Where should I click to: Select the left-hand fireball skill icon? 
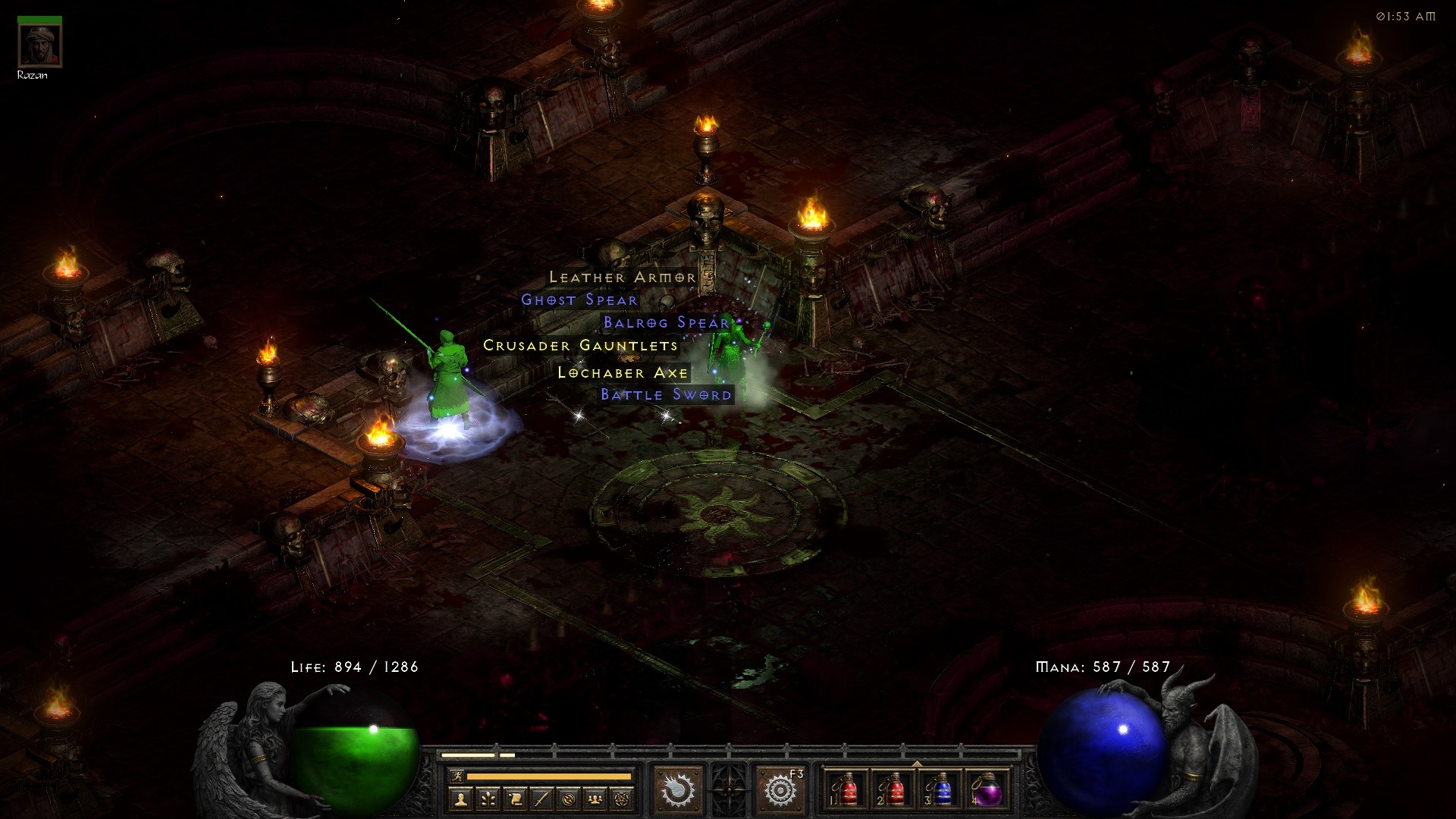click(679, 790)
